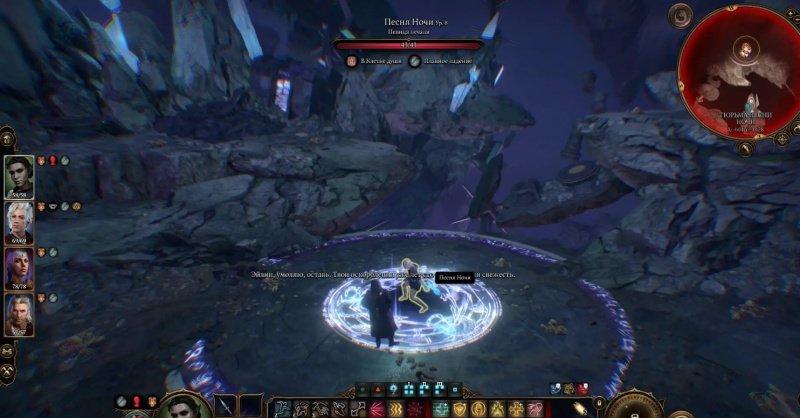Click the round swirl button left of minimap

point(682,14)
